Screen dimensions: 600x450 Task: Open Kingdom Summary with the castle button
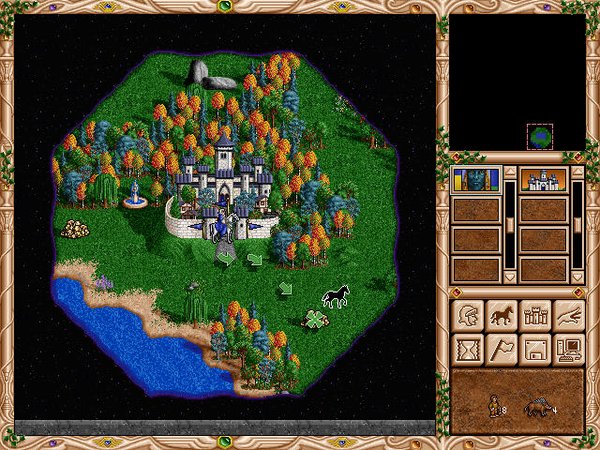click(535, 316)
